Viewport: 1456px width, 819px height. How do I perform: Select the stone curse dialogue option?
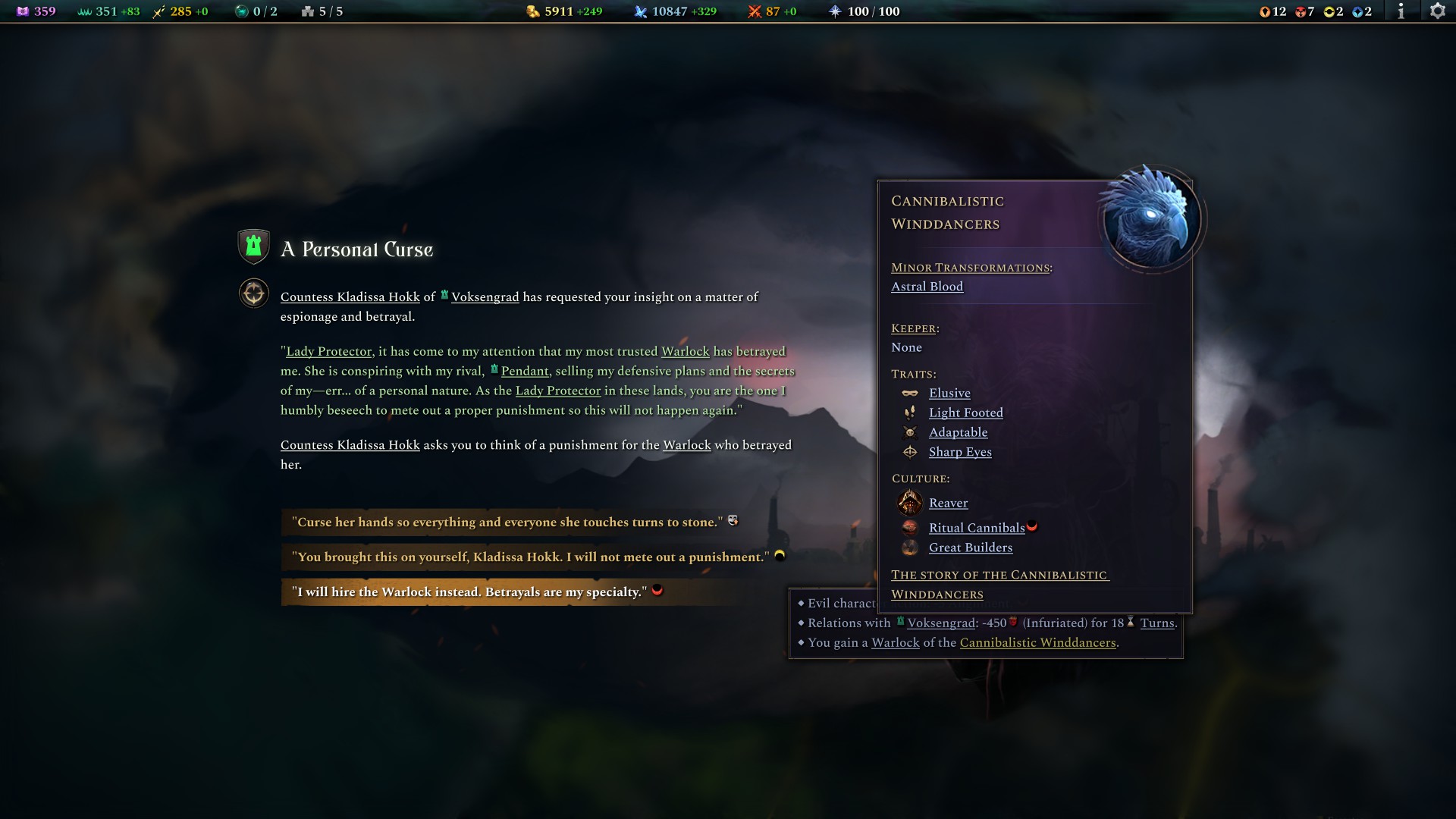click(508, 522)
